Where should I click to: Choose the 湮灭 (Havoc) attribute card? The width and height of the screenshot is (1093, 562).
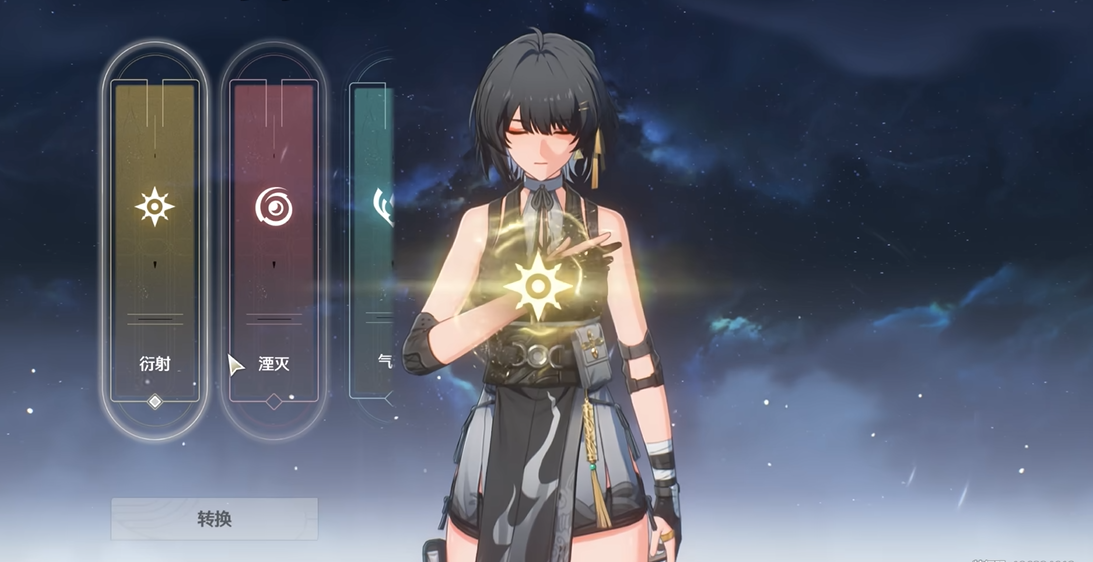274,240
